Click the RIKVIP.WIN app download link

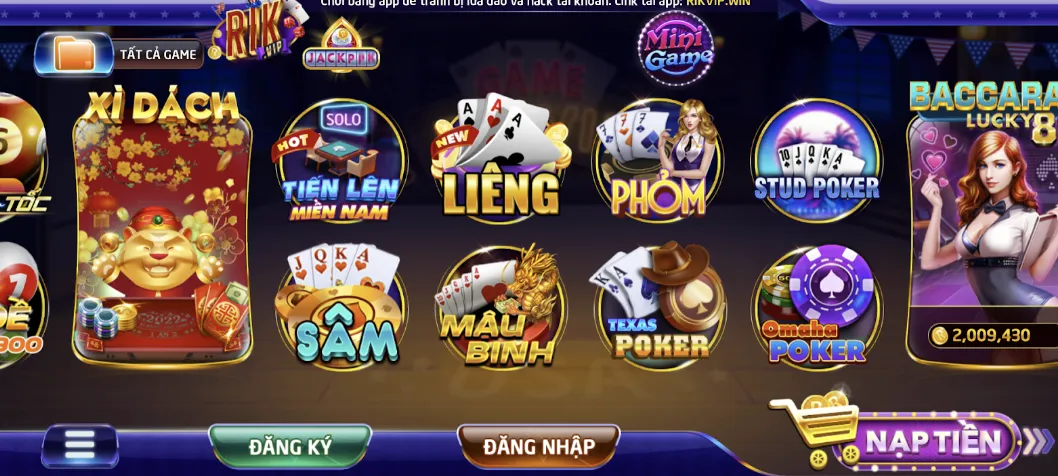point(718,3)
